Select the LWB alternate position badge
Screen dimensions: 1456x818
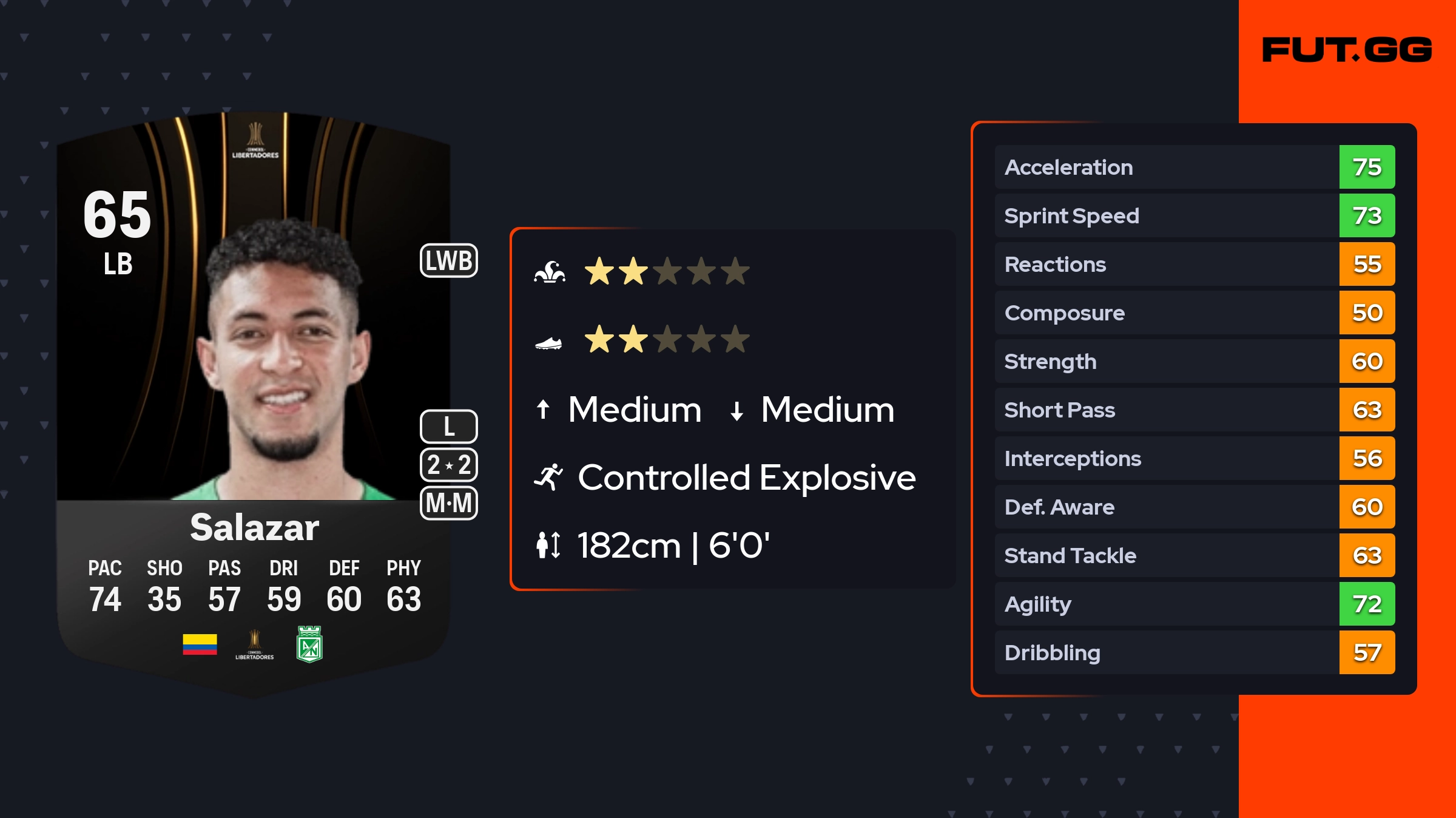[x=449, y=261]
